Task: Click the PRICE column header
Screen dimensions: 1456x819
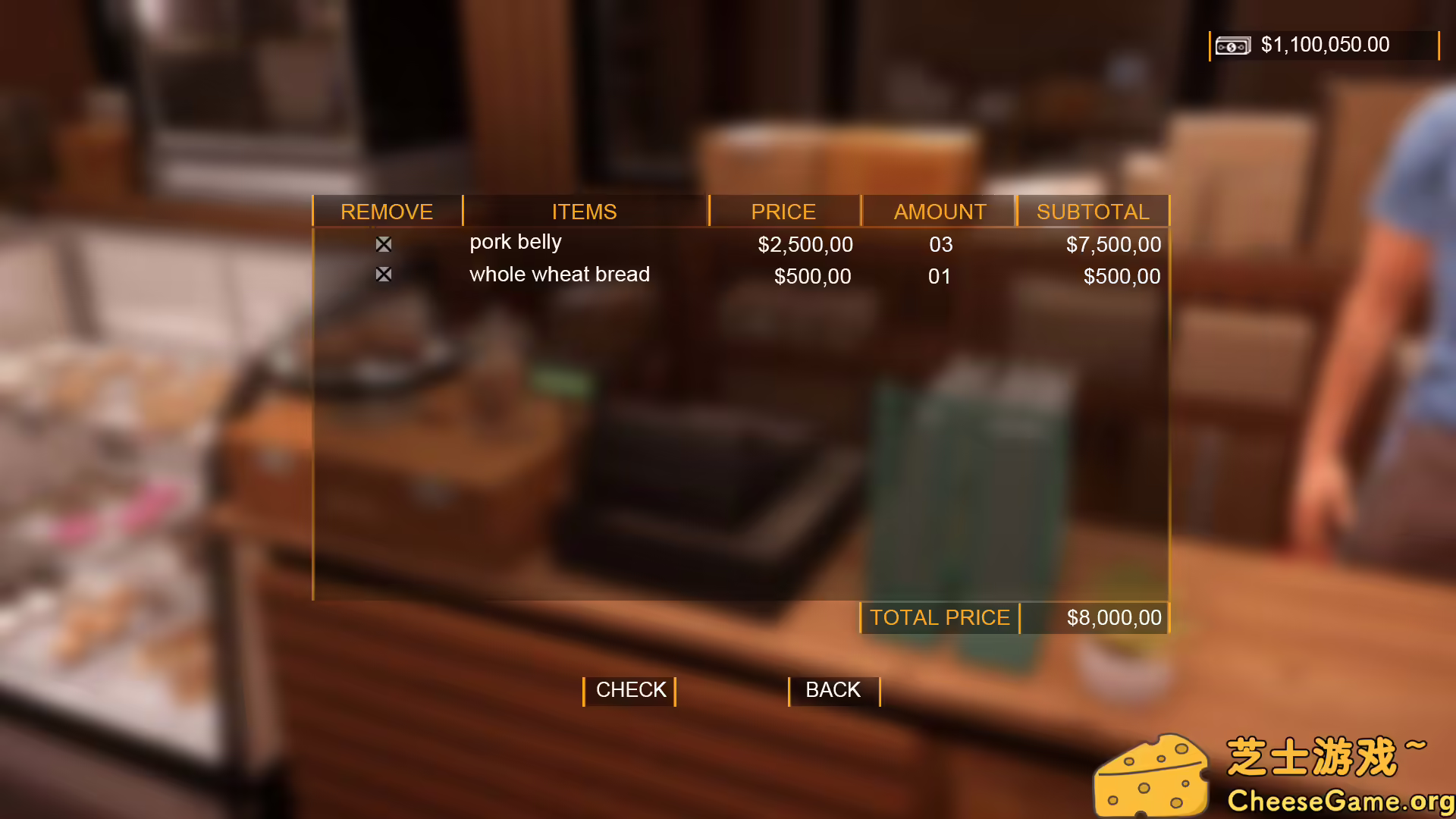Action: click(783, 212)
